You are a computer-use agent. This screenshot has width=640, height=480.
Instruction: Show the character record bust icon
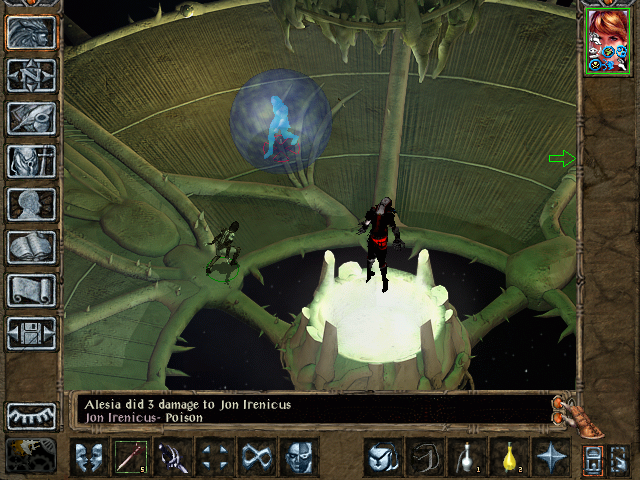31,203
